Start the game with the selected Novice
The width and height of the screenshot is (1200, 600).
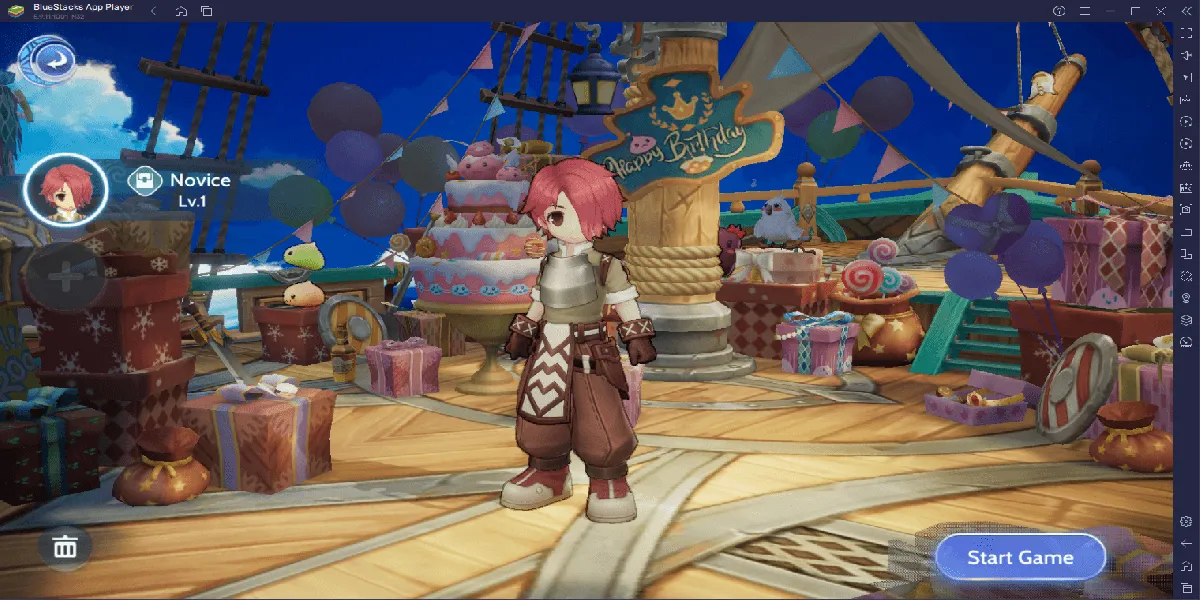coord(1020,558)
